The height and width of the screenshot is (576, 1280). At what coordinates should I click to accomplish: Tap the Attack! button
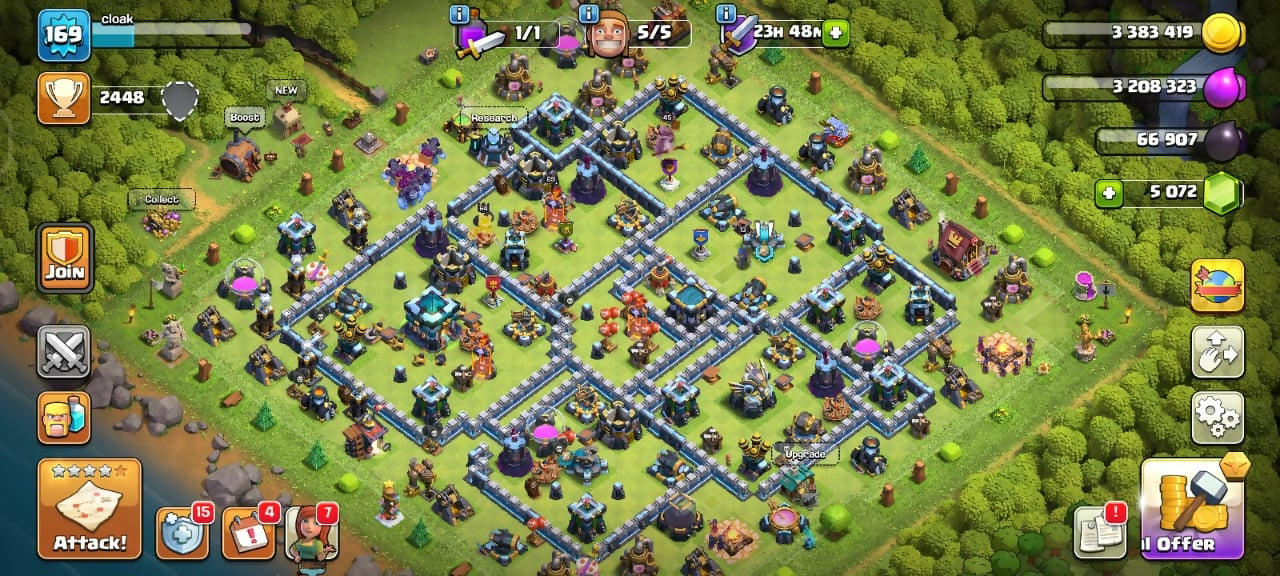point(90,508)
